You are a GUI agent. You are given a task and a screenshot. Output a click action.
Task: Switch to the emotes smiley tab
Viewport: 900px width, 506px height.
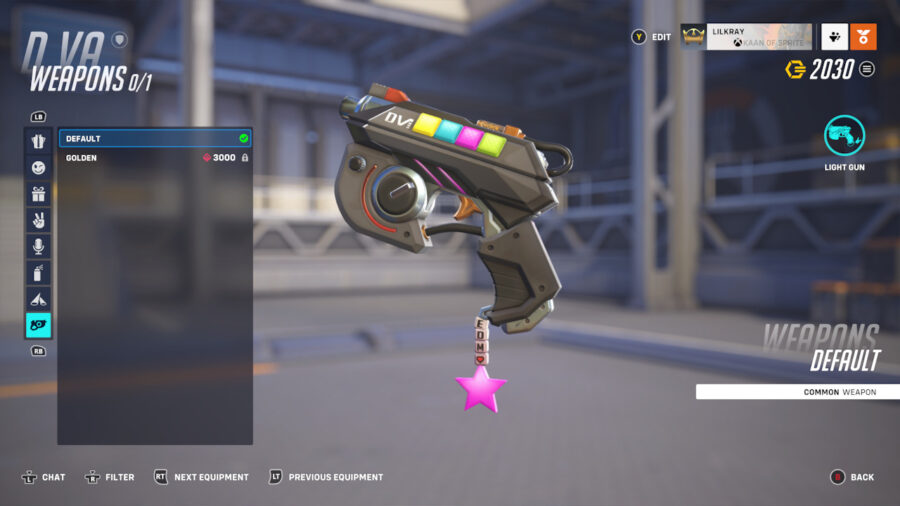[x=38, y=168]
